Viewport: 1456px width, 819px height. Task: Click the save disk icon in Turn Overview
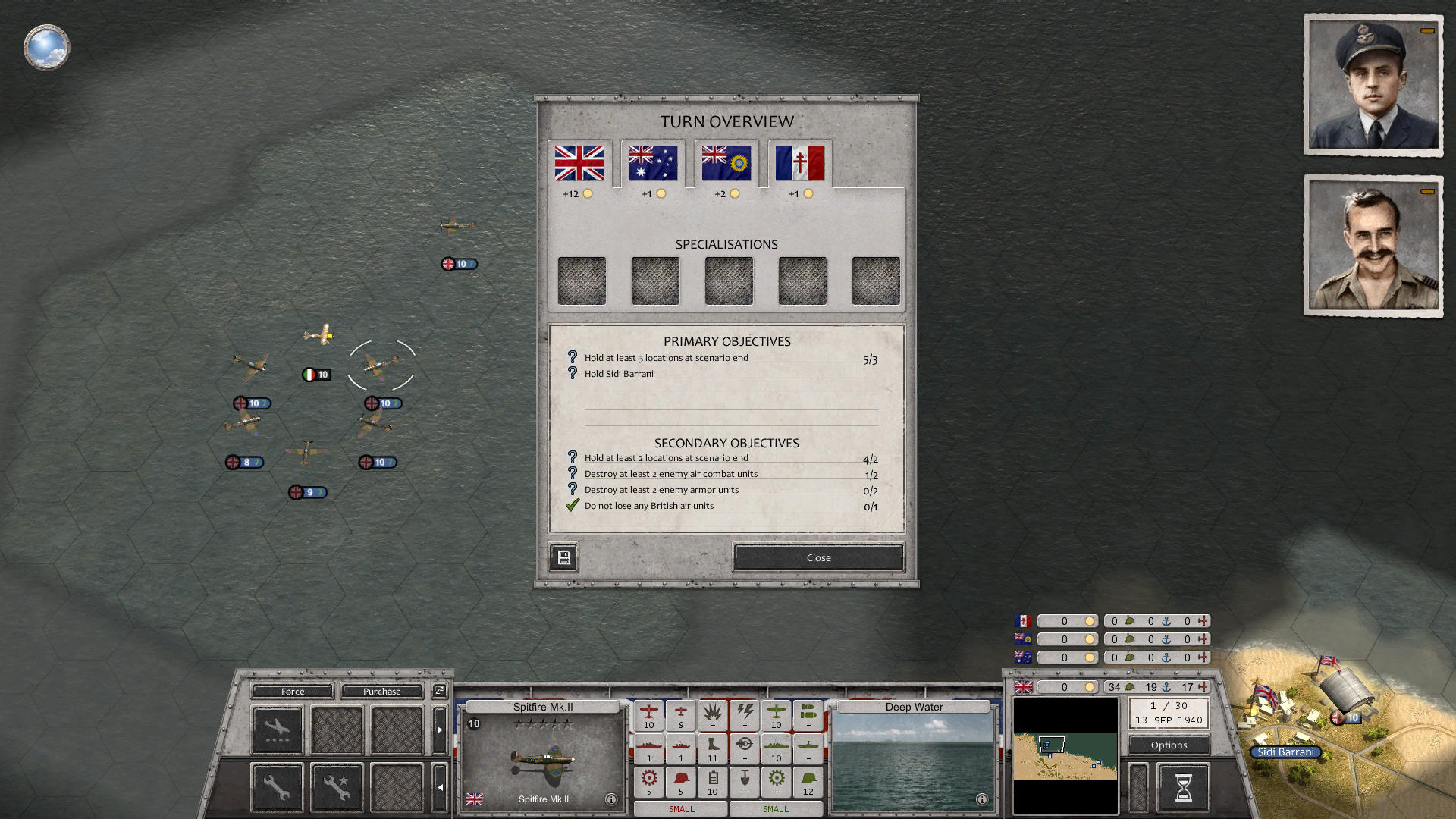click(563, 557)
